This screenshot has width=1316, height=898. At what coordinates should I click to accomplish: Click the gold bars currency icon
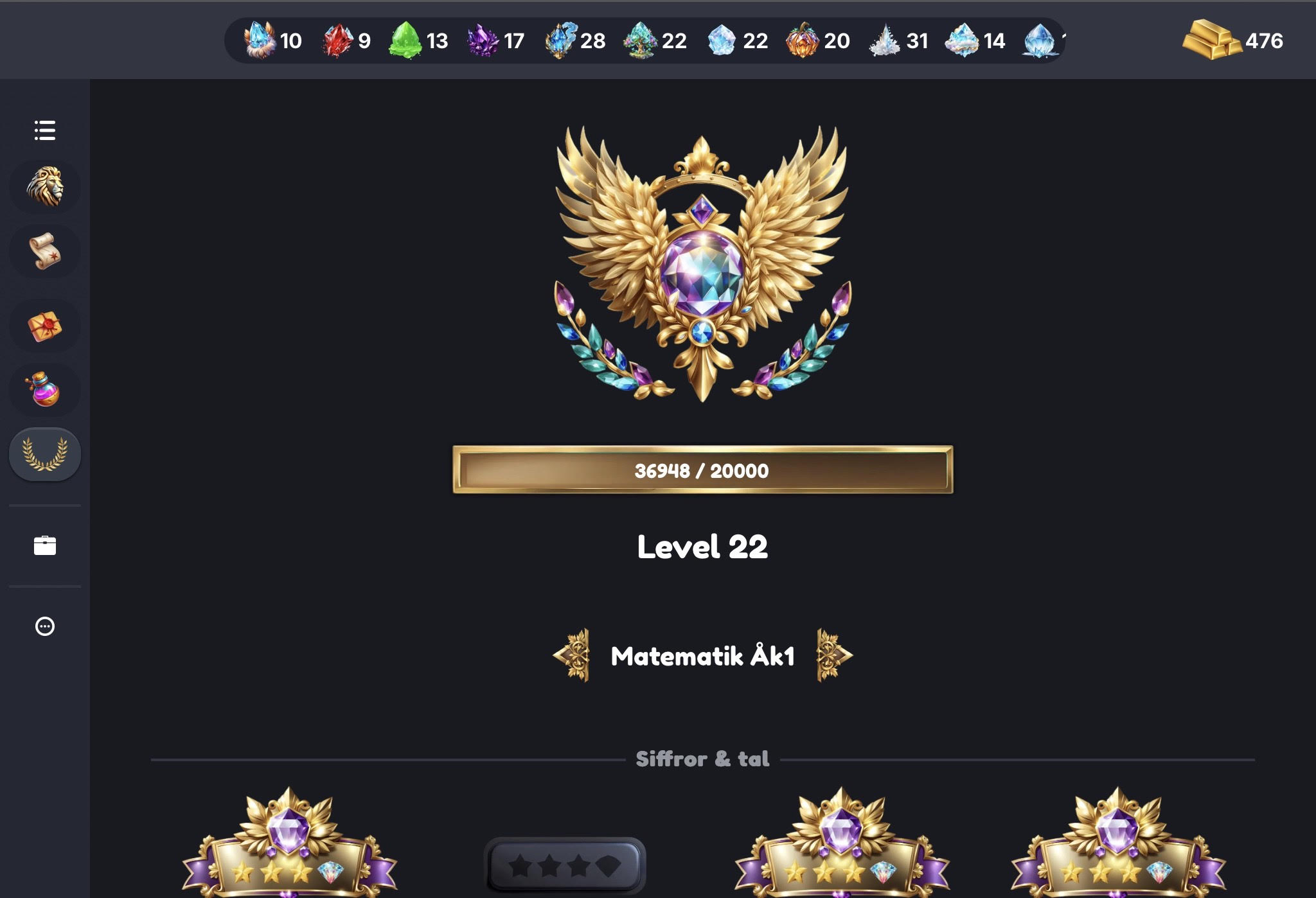1211,40
